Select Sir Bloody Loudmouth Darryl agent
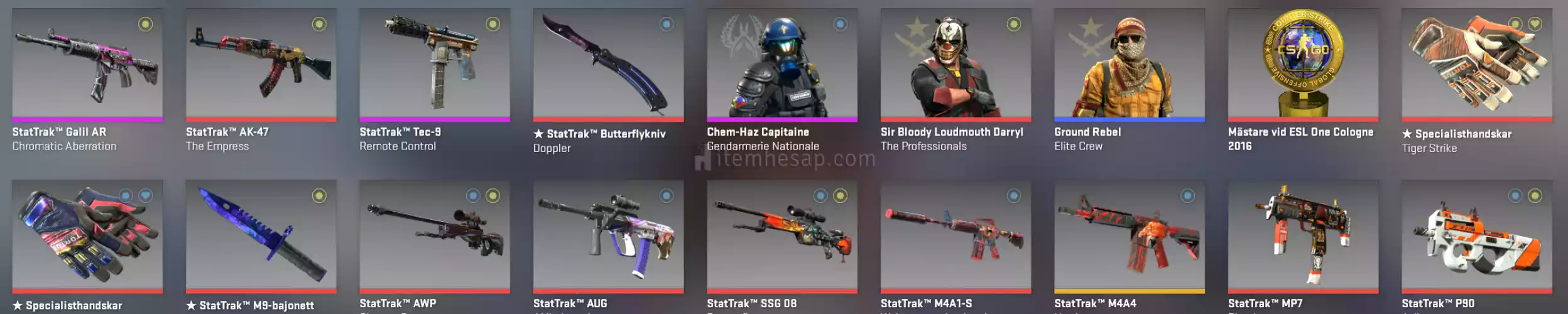Image resolution: width=1568 pixels, height=314 pixels. coord(955,65)
